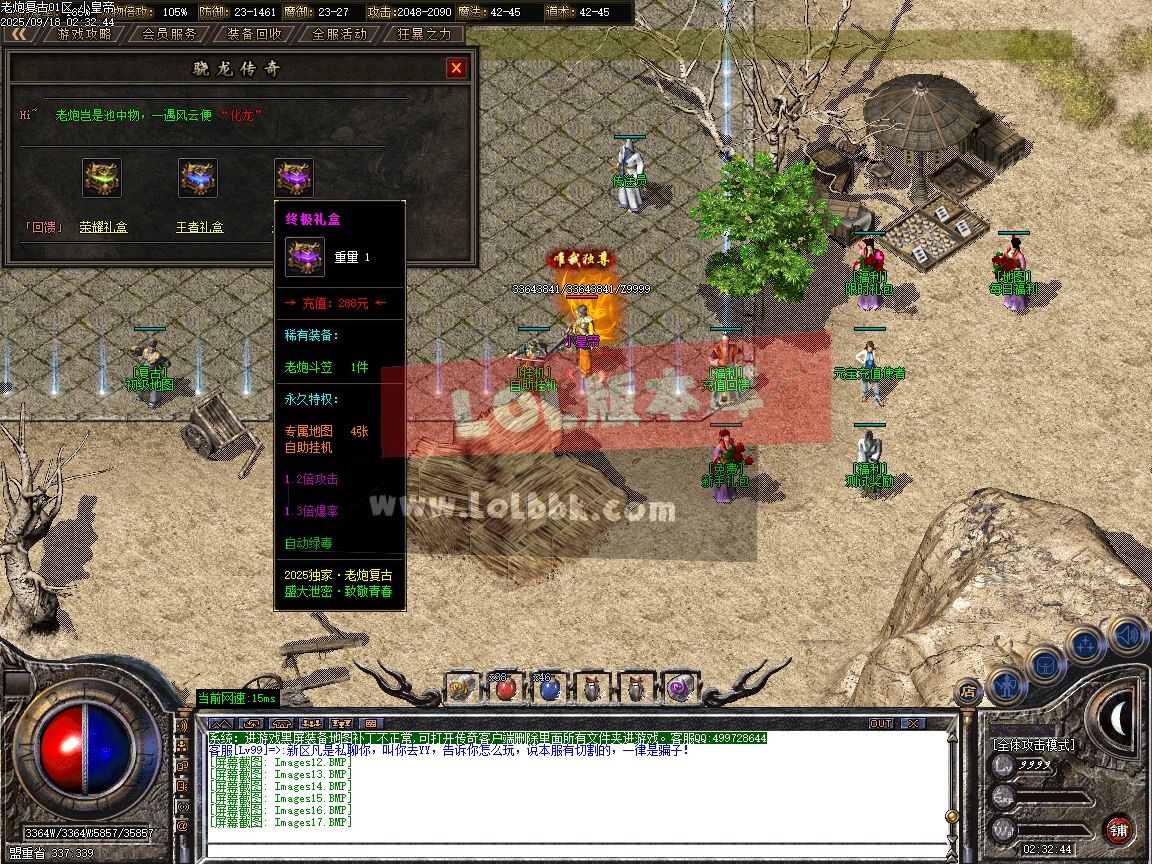
Task: Click the blue 王者礼盒 chest icon
Action: 198,178
